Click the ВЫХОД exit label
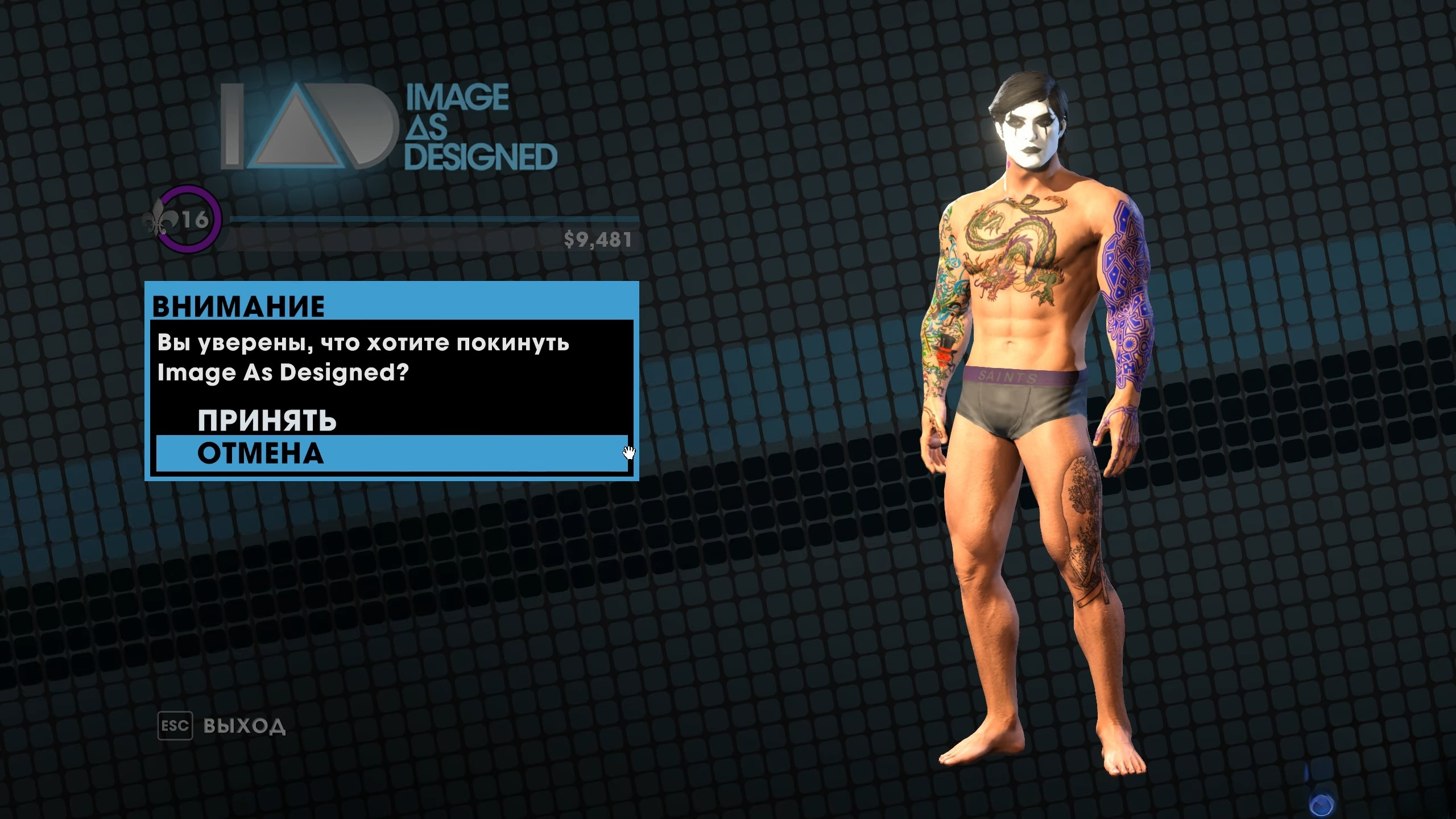The width and height of the screenshot is (1456, 819). [x=244, y=726]
